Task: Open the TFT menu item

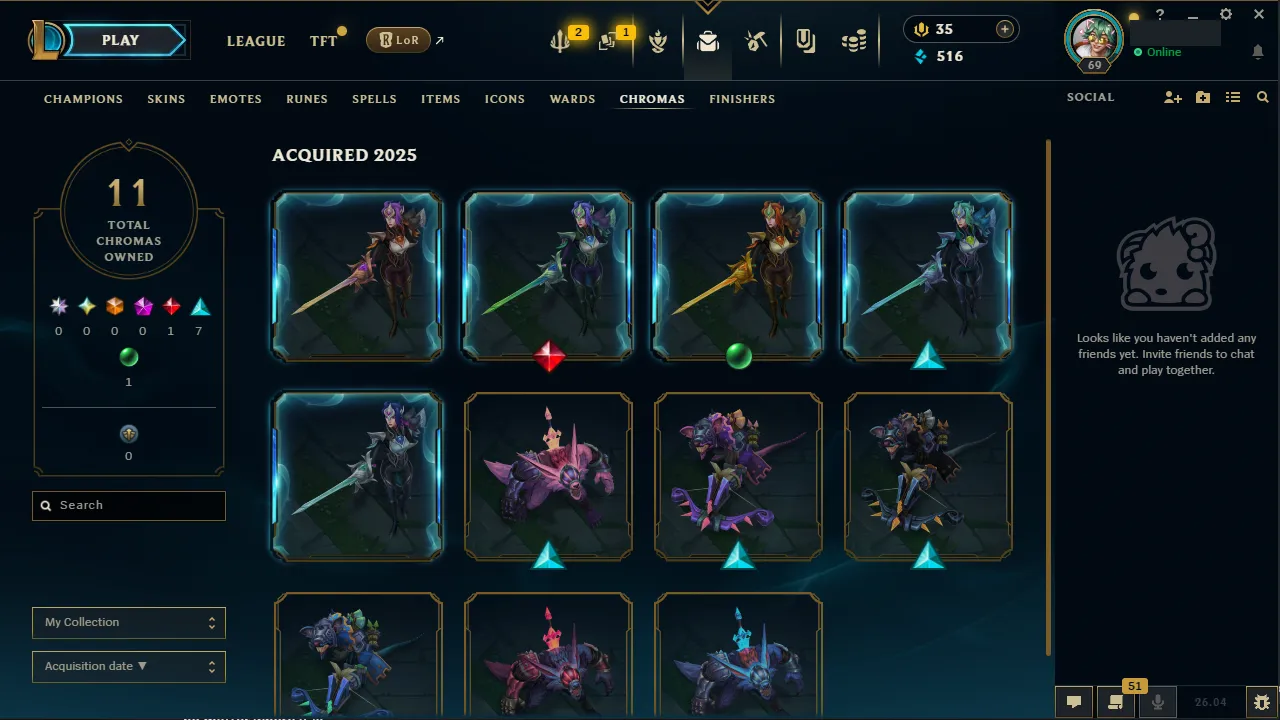Action: pos(322,41)
